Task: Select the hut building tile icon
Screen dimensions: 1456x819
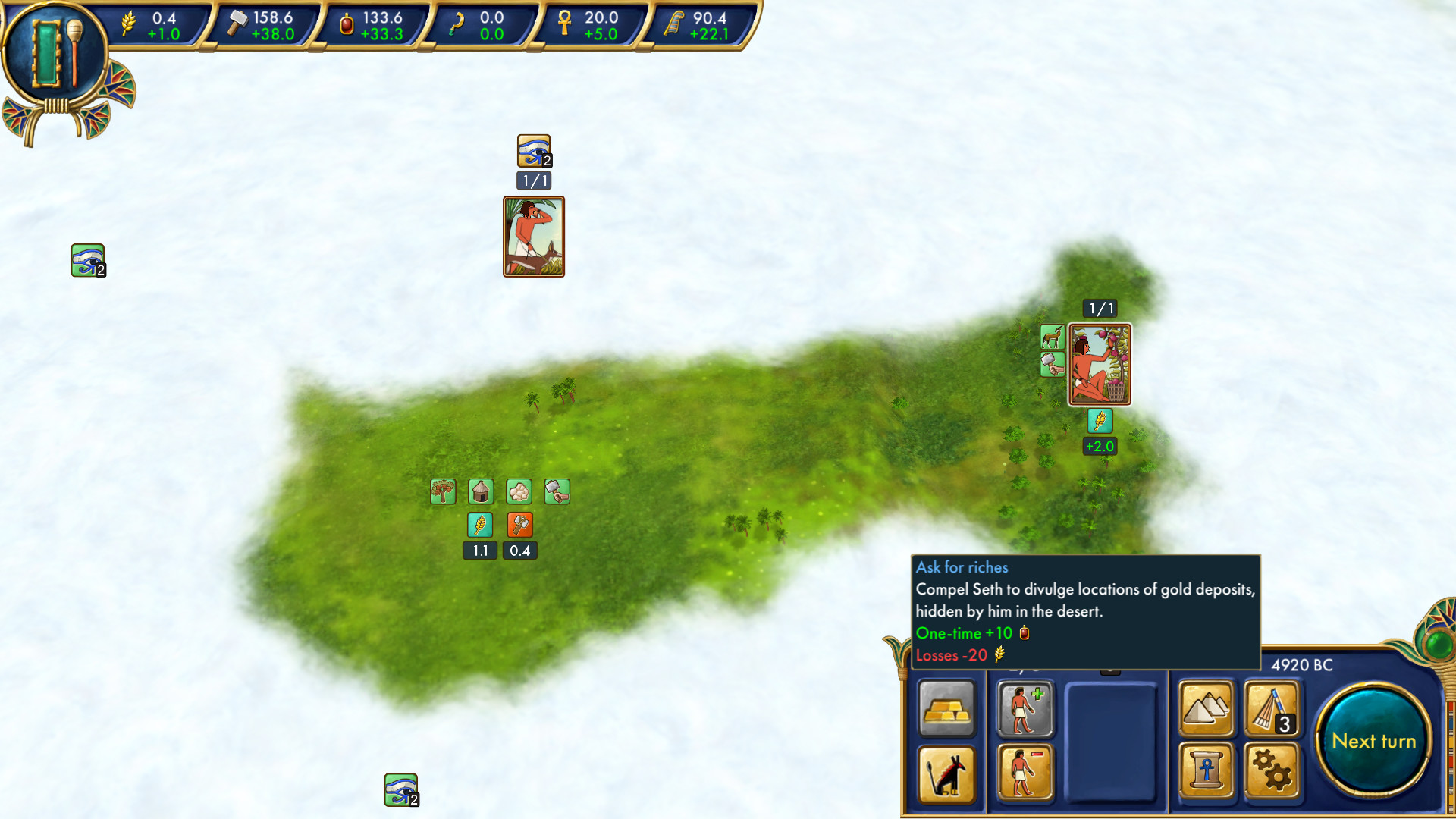Action: point(480,491)
